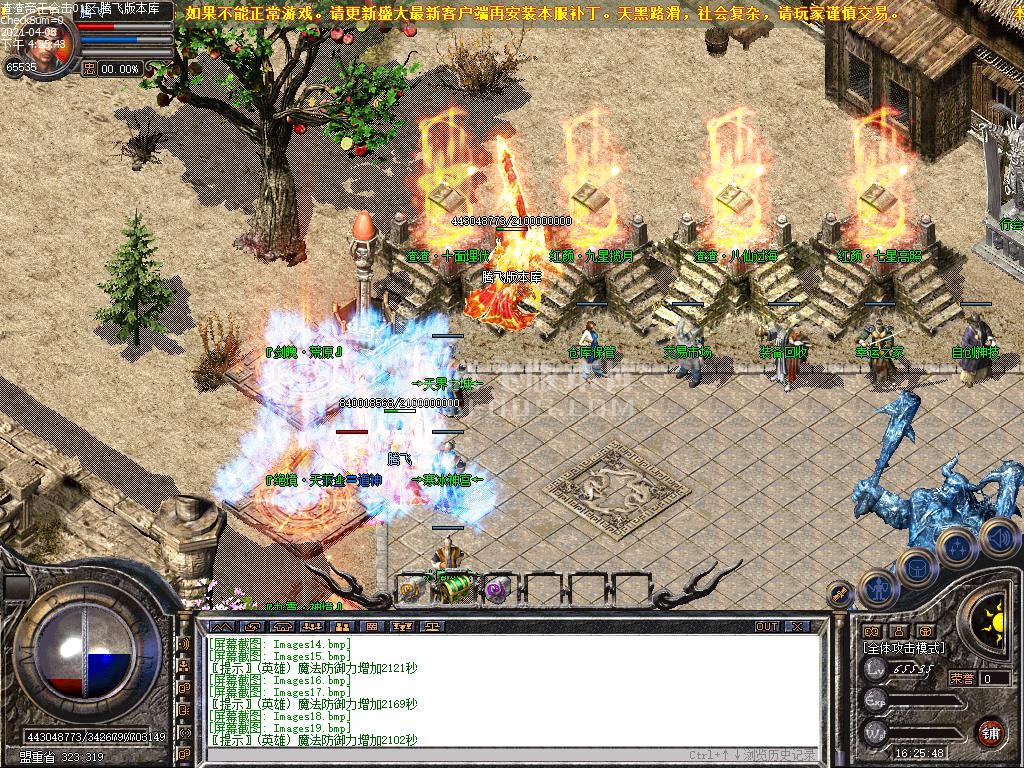Click the 忠 loyalty icon under the hero bars
1024x768 pixels.
point(89,69)
